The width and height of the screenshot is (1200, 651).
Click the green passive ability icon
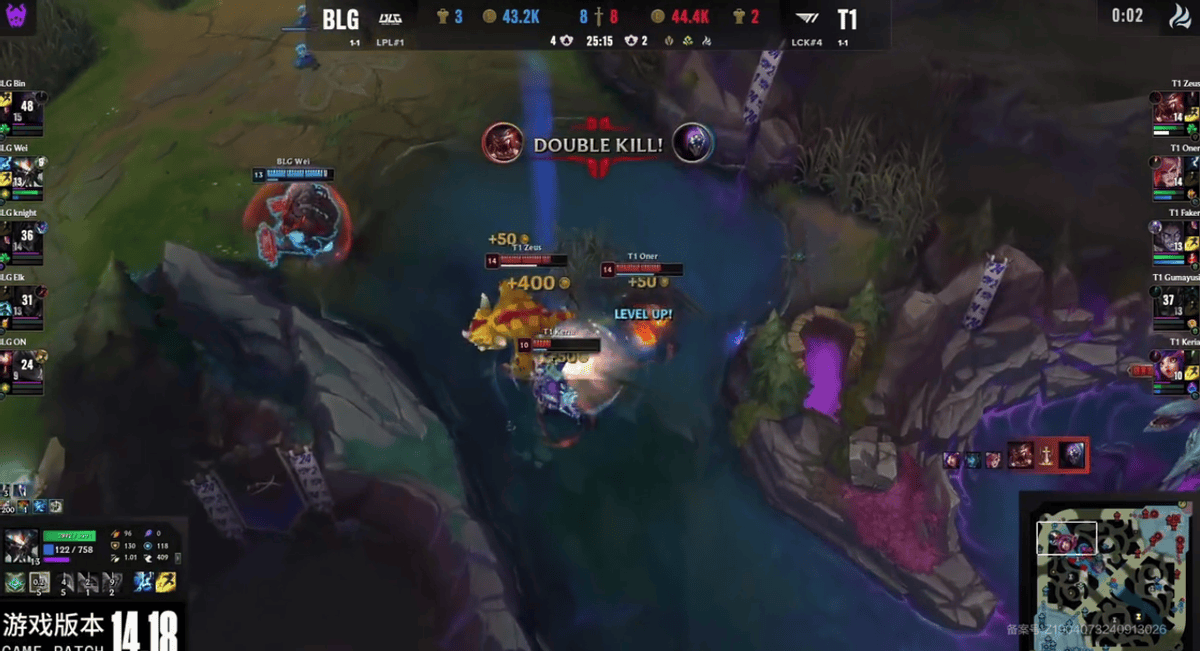point(15,582)
